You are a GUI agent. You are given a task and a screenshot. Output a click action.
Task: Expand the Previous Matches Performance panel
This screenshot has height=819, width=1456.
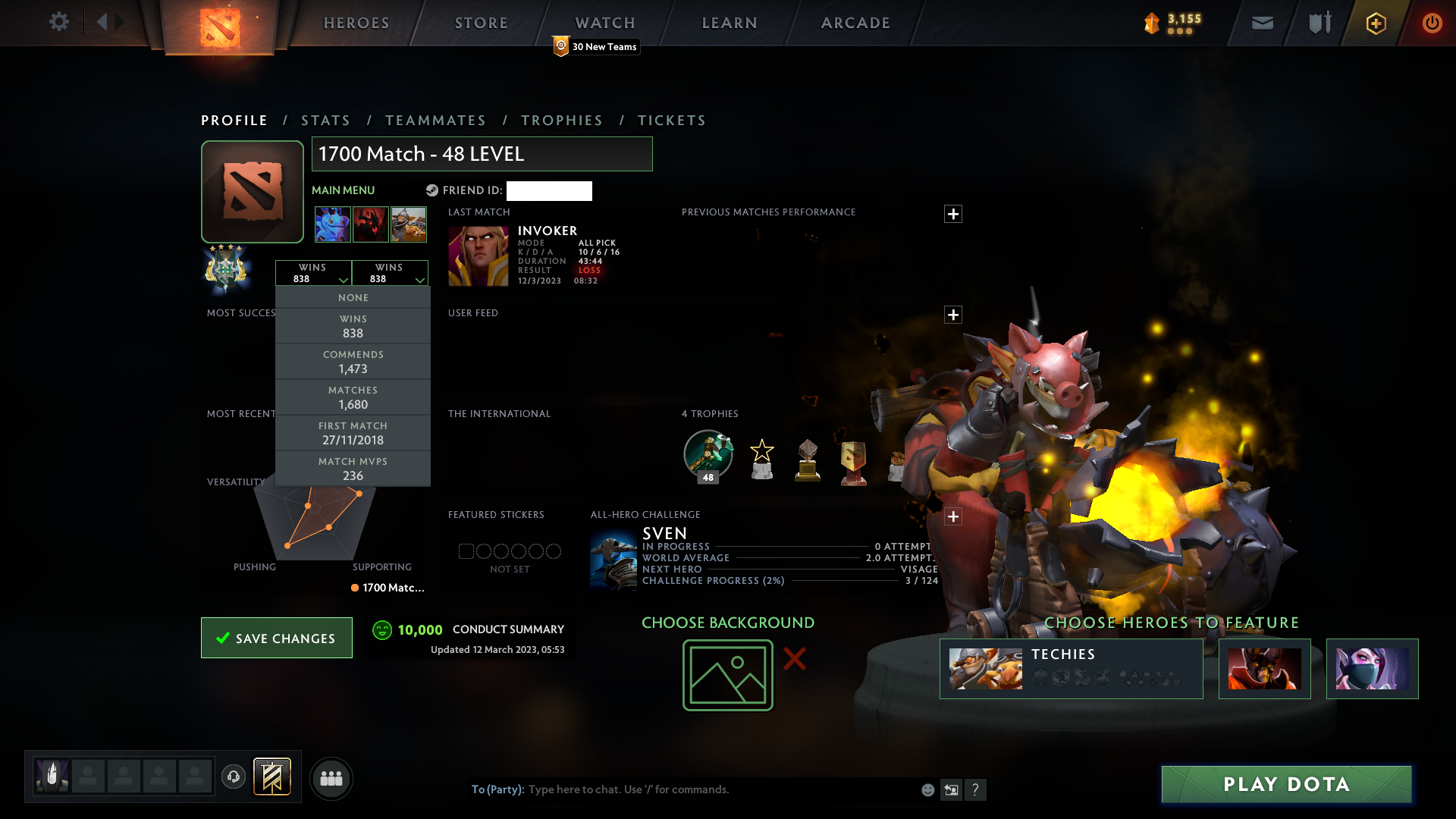point(953,214)
